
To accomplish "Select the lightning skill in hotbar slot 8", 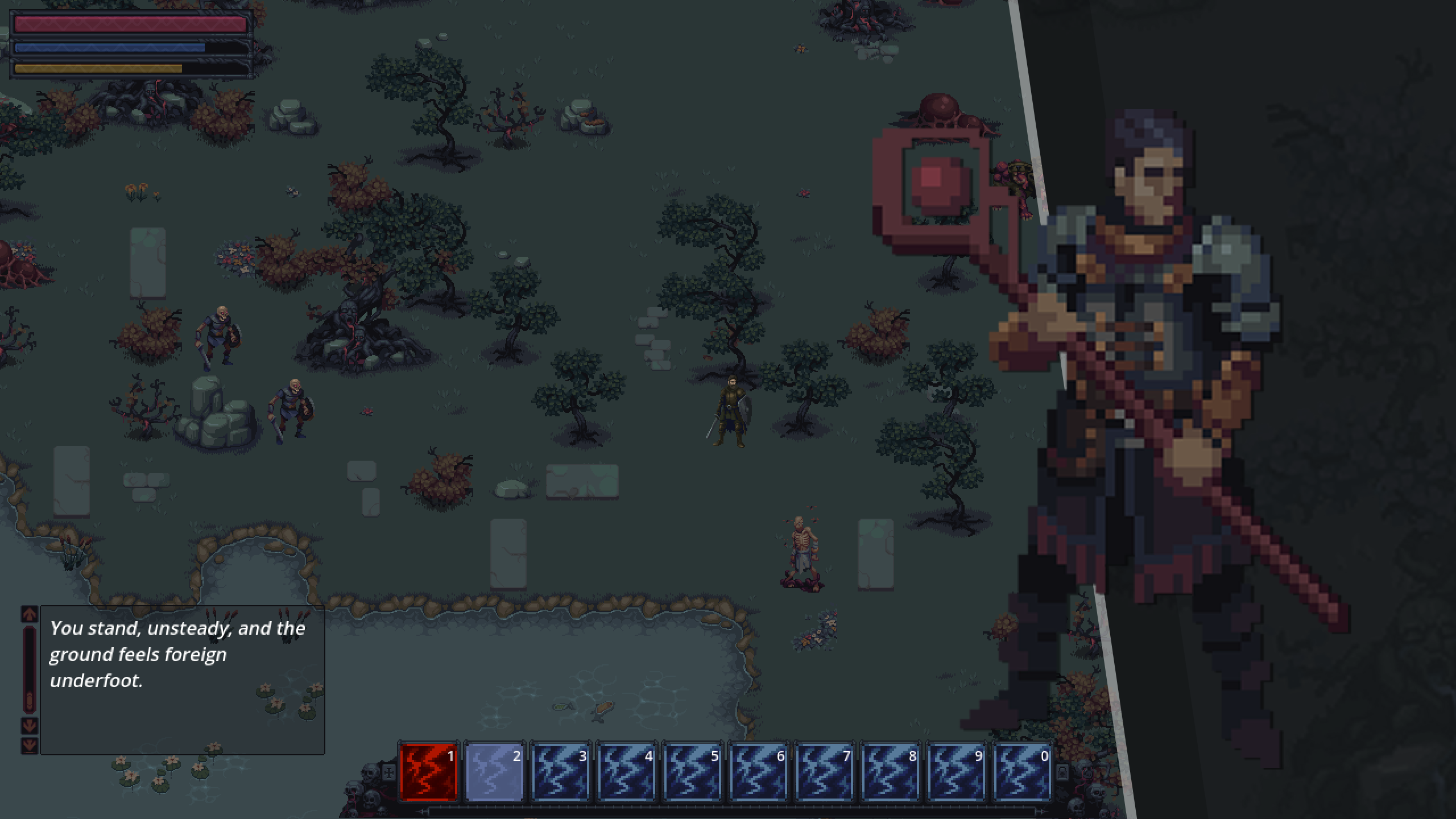I will 891,772.
